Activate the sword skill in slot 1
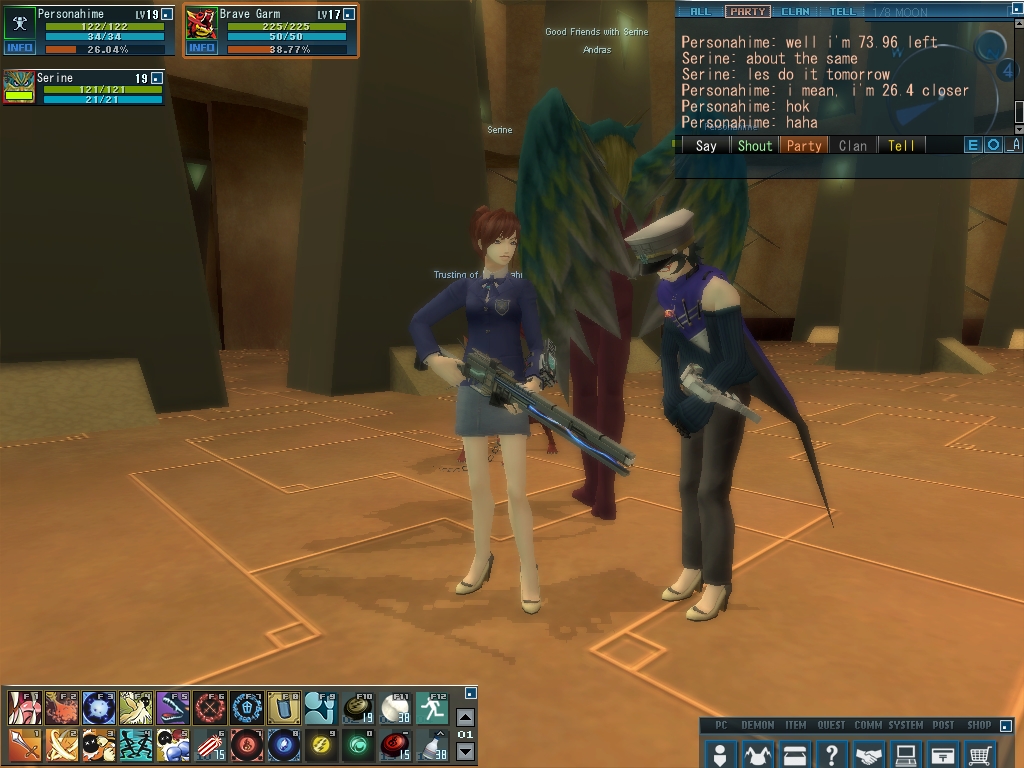Image resolution: width=1024 pixels, height=768 pixels. [24, 745]
